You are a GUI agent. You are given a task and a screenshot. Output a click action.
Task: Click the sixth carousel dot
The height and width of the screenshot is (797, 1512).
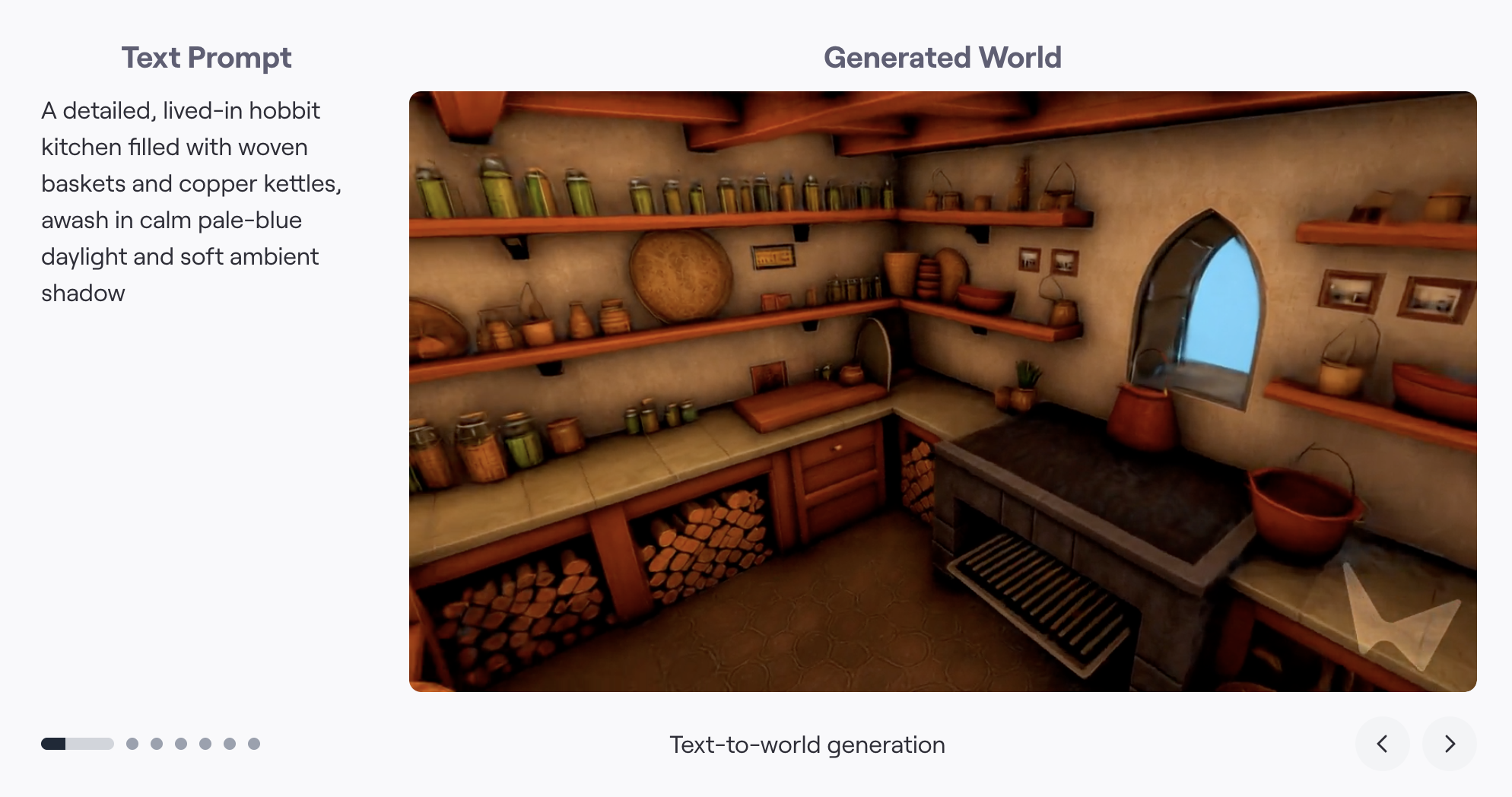230,744
